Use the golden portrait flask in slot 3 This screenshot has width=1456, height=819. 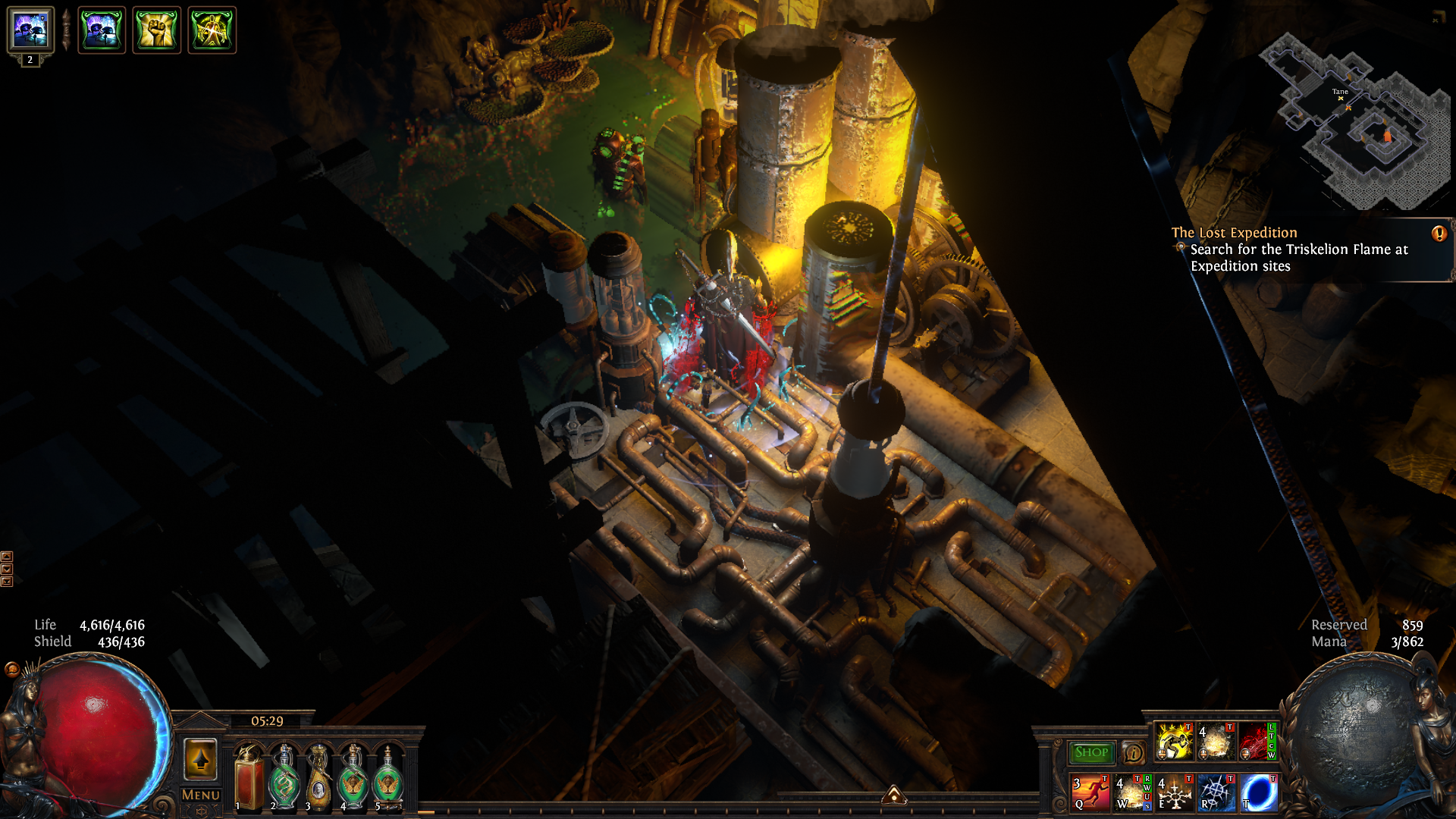tap(318, 777)
